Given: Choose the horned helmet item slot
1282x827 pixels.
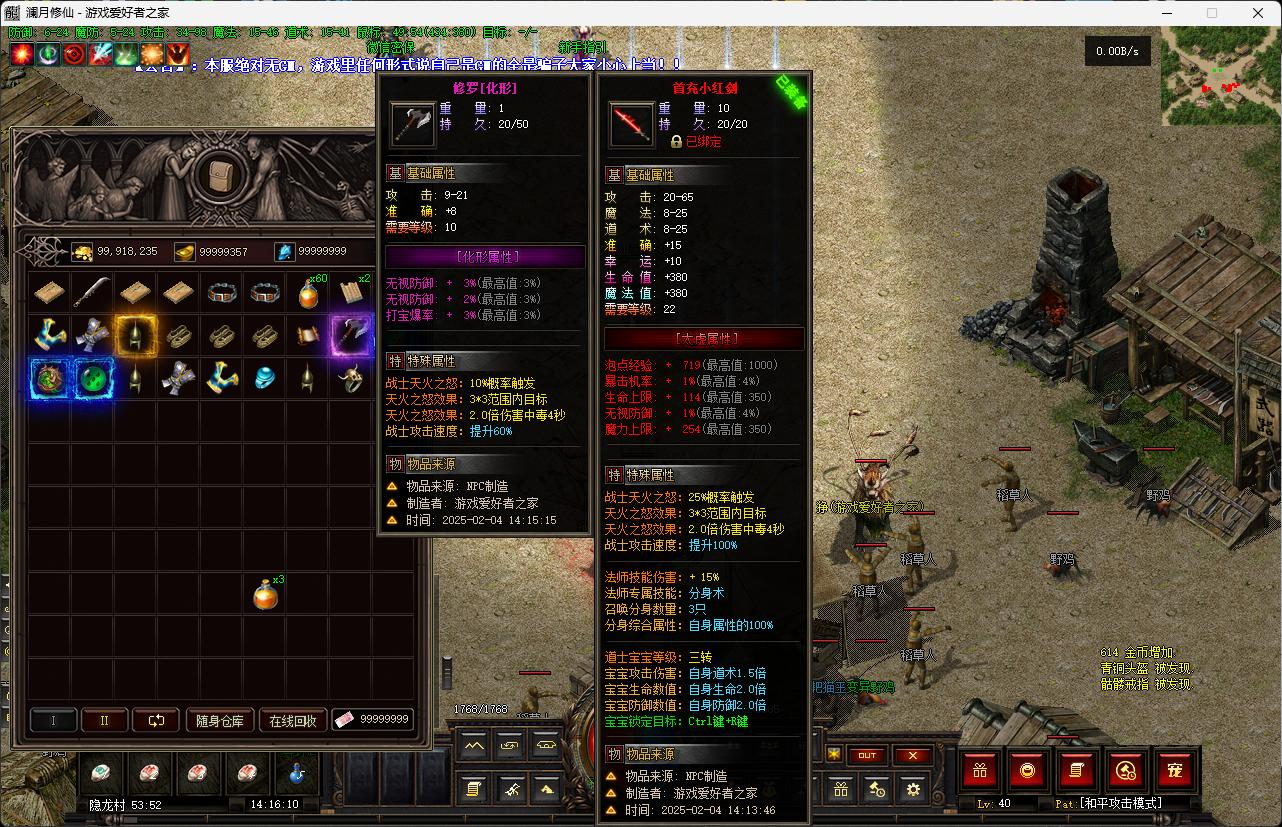Looking at the screenshot, I should click(351, 378).
